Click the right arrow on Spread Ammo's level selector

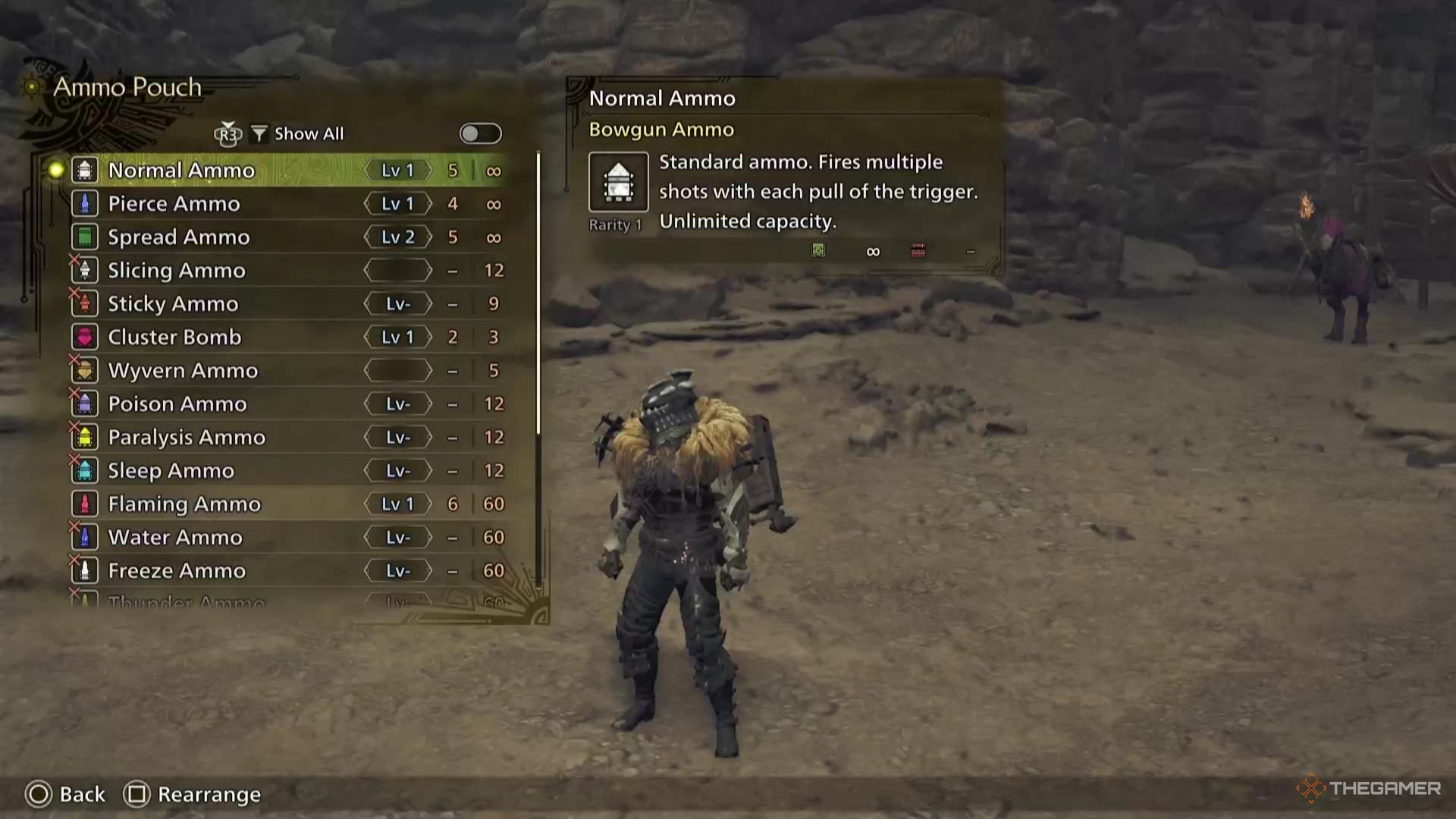(x=428, y=237)
